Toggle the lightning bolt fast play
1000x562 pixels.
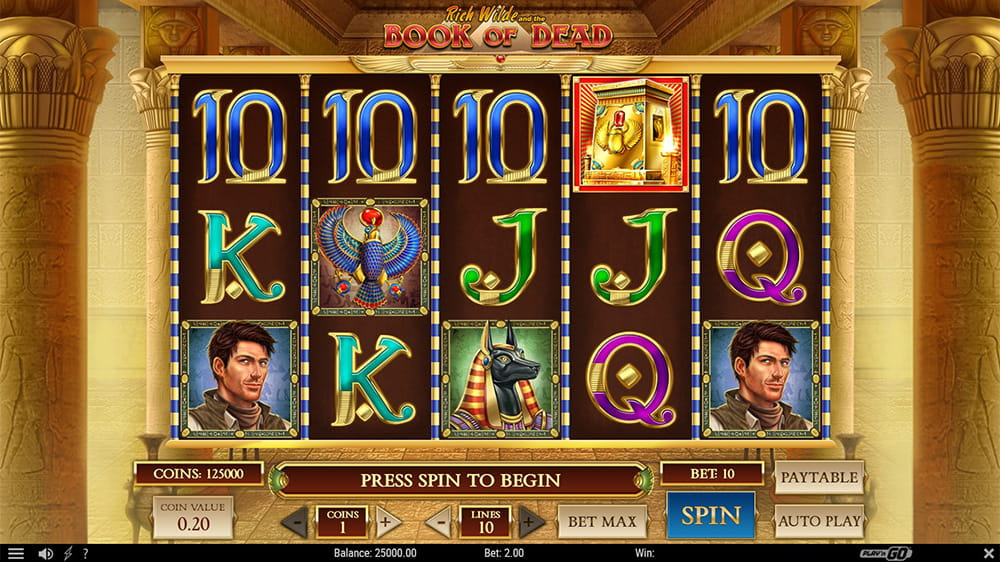[68, 553]
